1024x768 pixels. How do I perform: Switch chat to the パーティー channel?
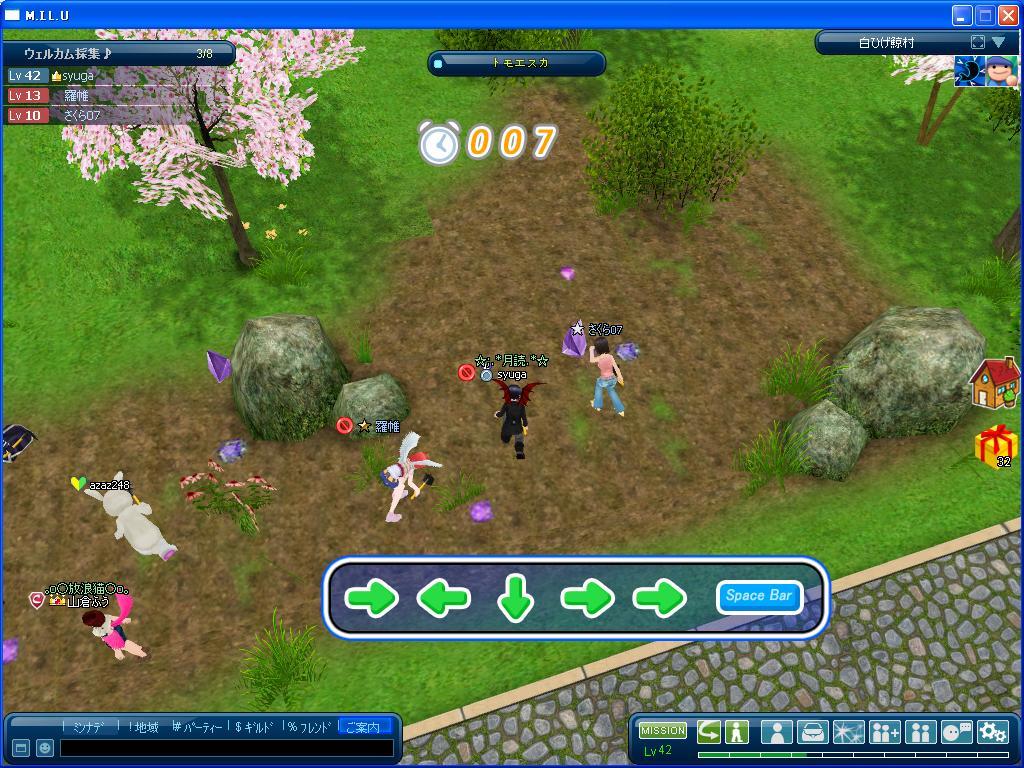(x=200, y=727)
